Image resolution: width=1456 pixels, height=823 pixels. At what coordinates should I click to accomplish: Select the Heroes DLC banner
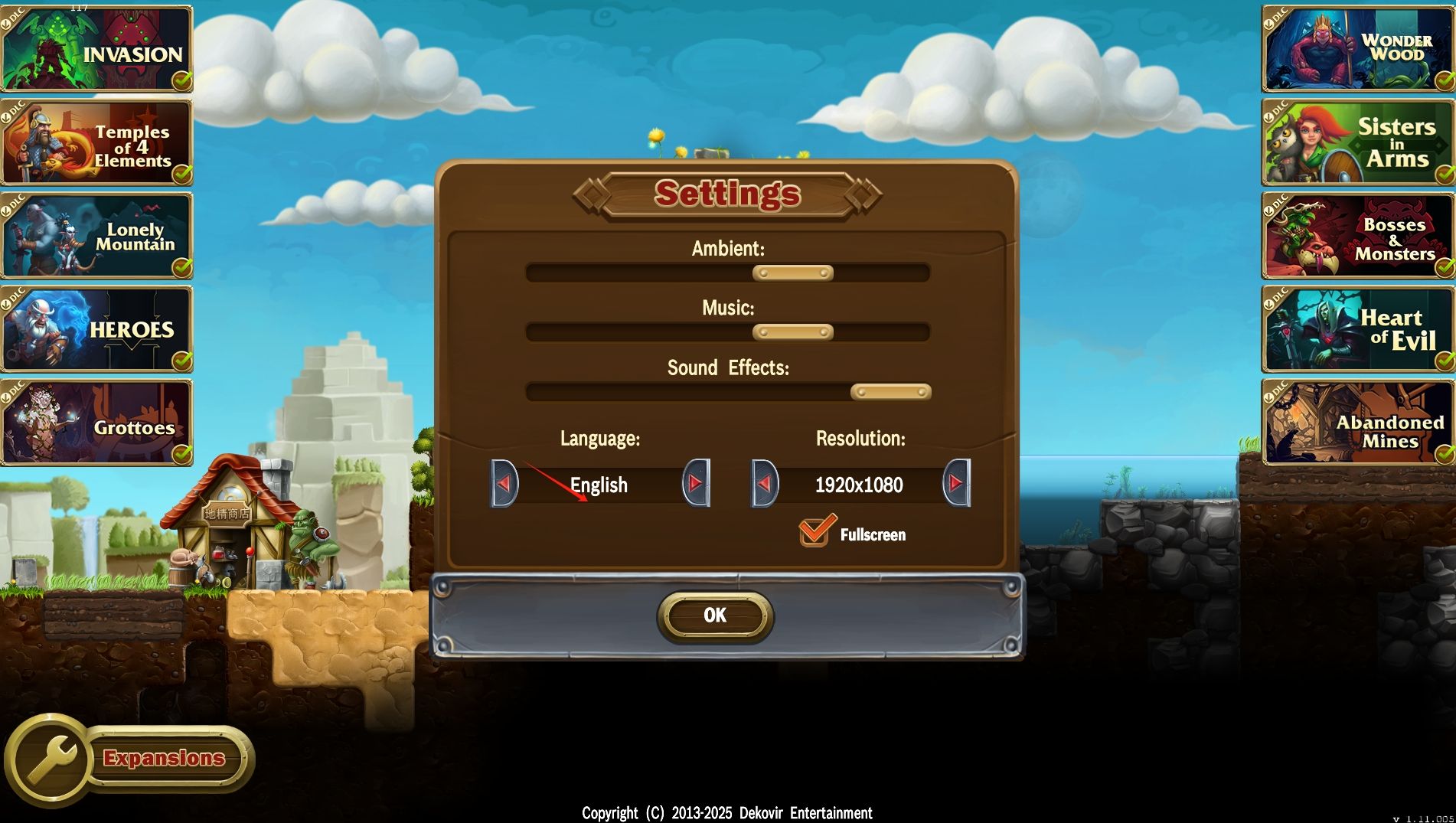coord(96,329)
